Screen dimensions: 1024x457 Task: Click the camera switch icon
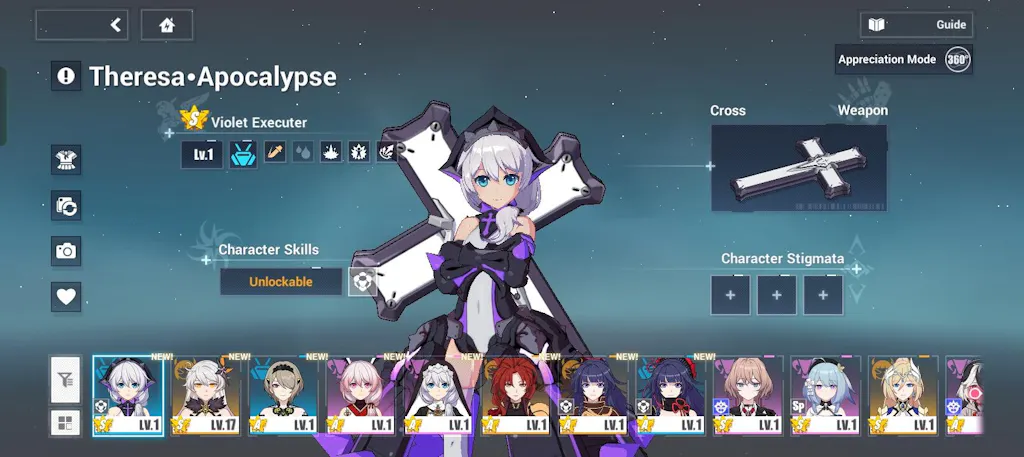[66, 206]
